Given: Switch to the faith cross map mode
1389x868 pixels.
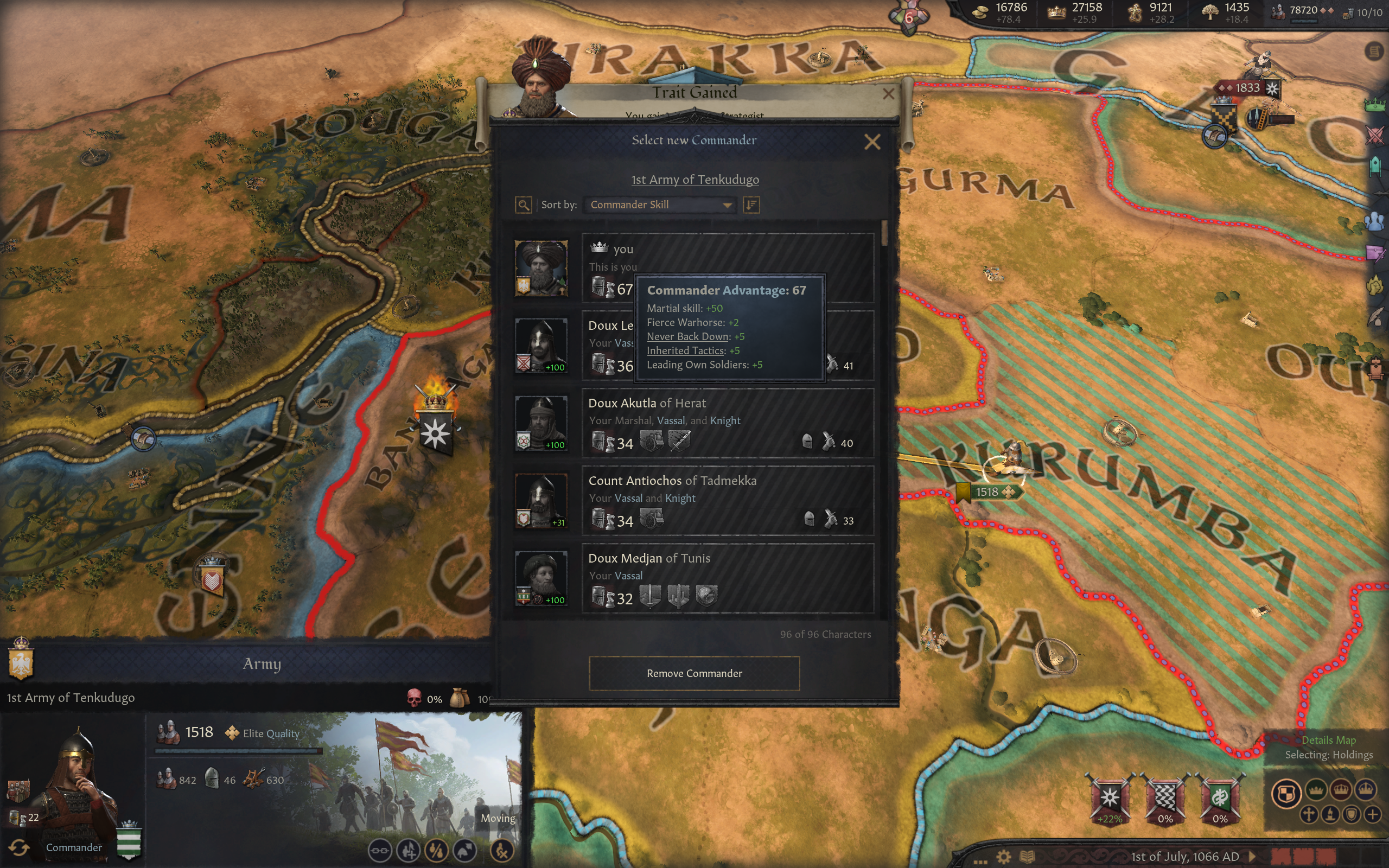Looking at the screenshot, I should (x=1309, y=815).
